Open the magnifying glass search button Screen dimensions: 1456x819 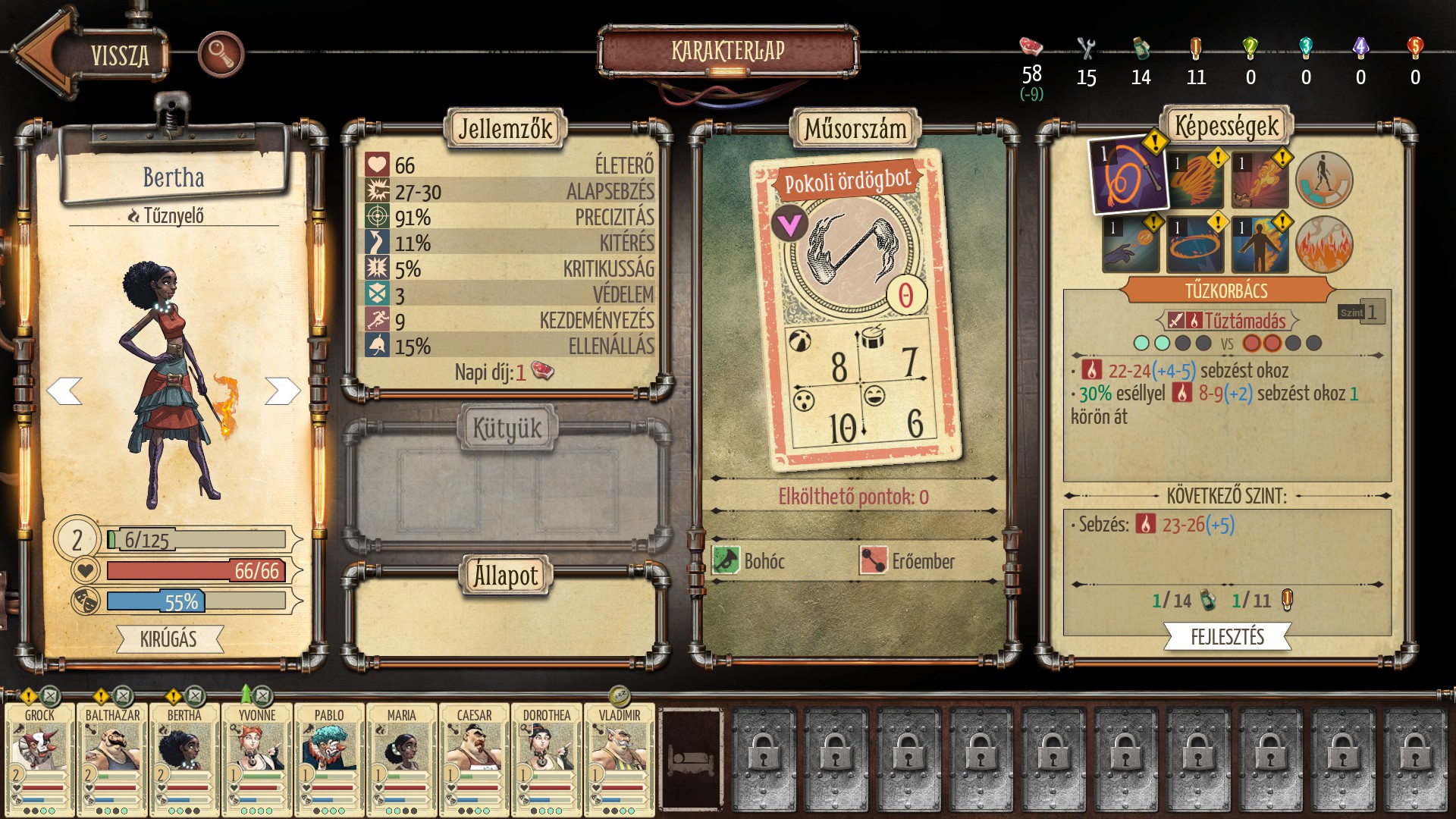coord(221,54)
